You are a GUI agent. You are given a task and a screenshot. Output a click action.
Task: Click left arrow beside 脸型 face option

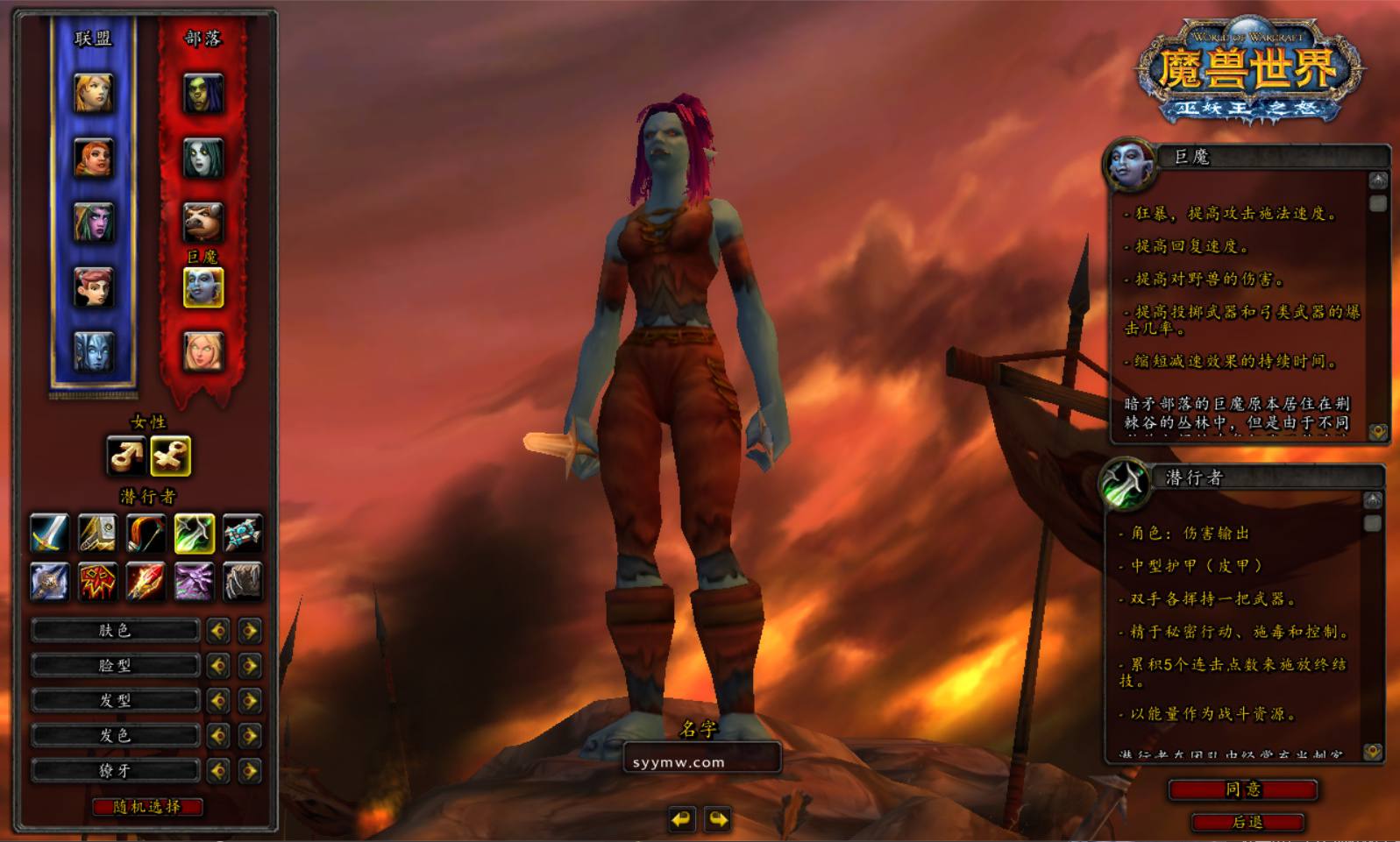pyautogui.click(x=218, y=665)
